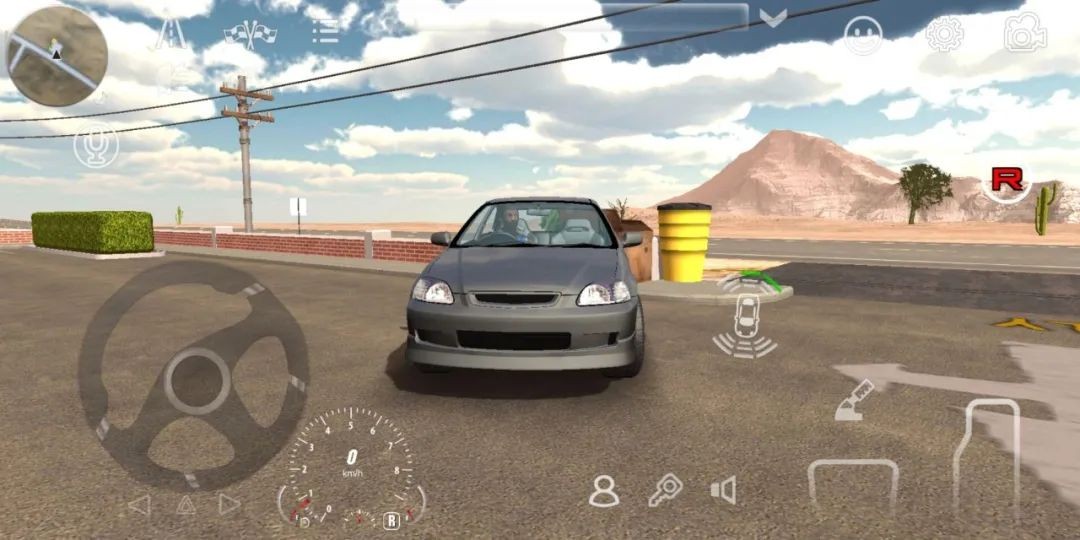Engage the handbrake lever icon
The height and width of the screenshot is (540, 1080).
click(x=855, y=400)
